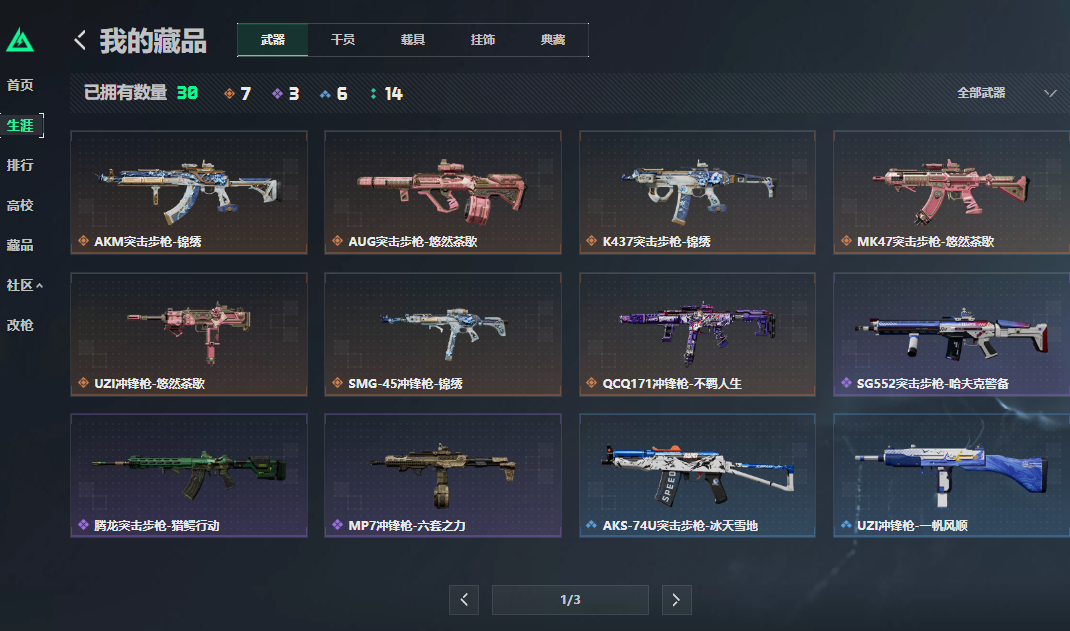Image resolution: width=1070 pixels, height=631 pixels.
Task: Open the 腾龙突击步枪-猎鳄行动 skin card
Action: click(x=189, y=476)
